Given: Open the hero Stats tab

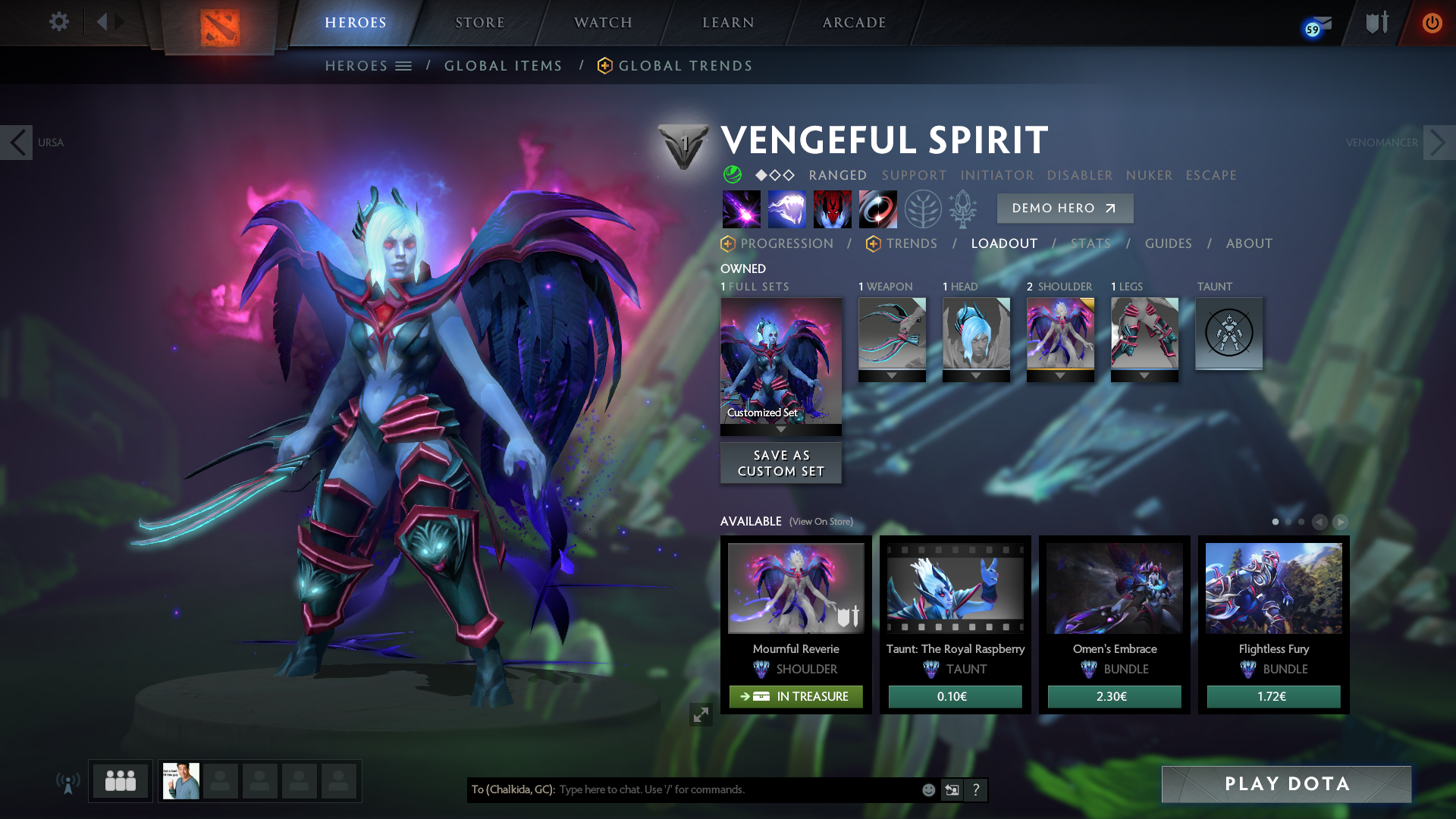Looking at the screenshot, I should (x=1090, y=243).
